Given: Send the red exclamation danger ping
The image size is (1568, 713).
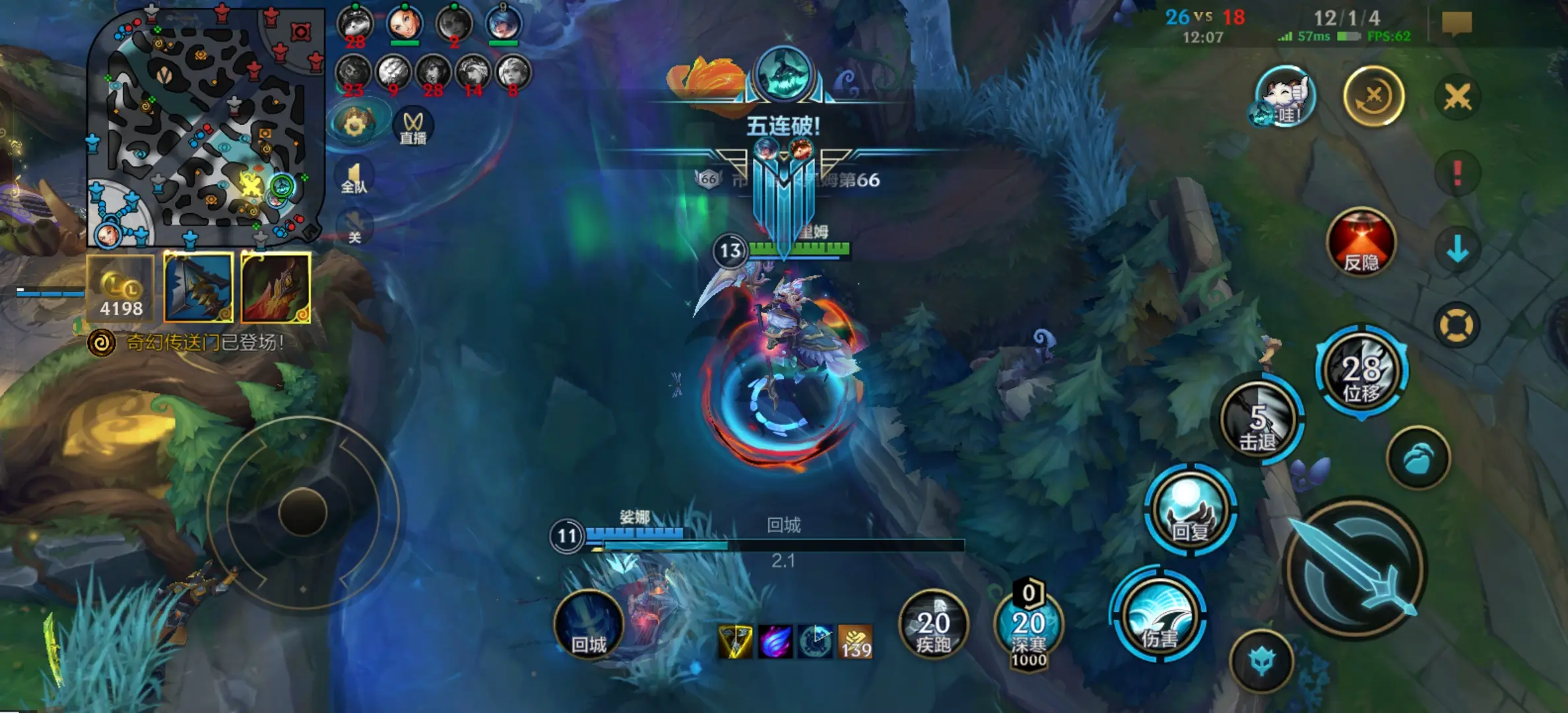Looking at the screenshot, I should click(1457, 174).
